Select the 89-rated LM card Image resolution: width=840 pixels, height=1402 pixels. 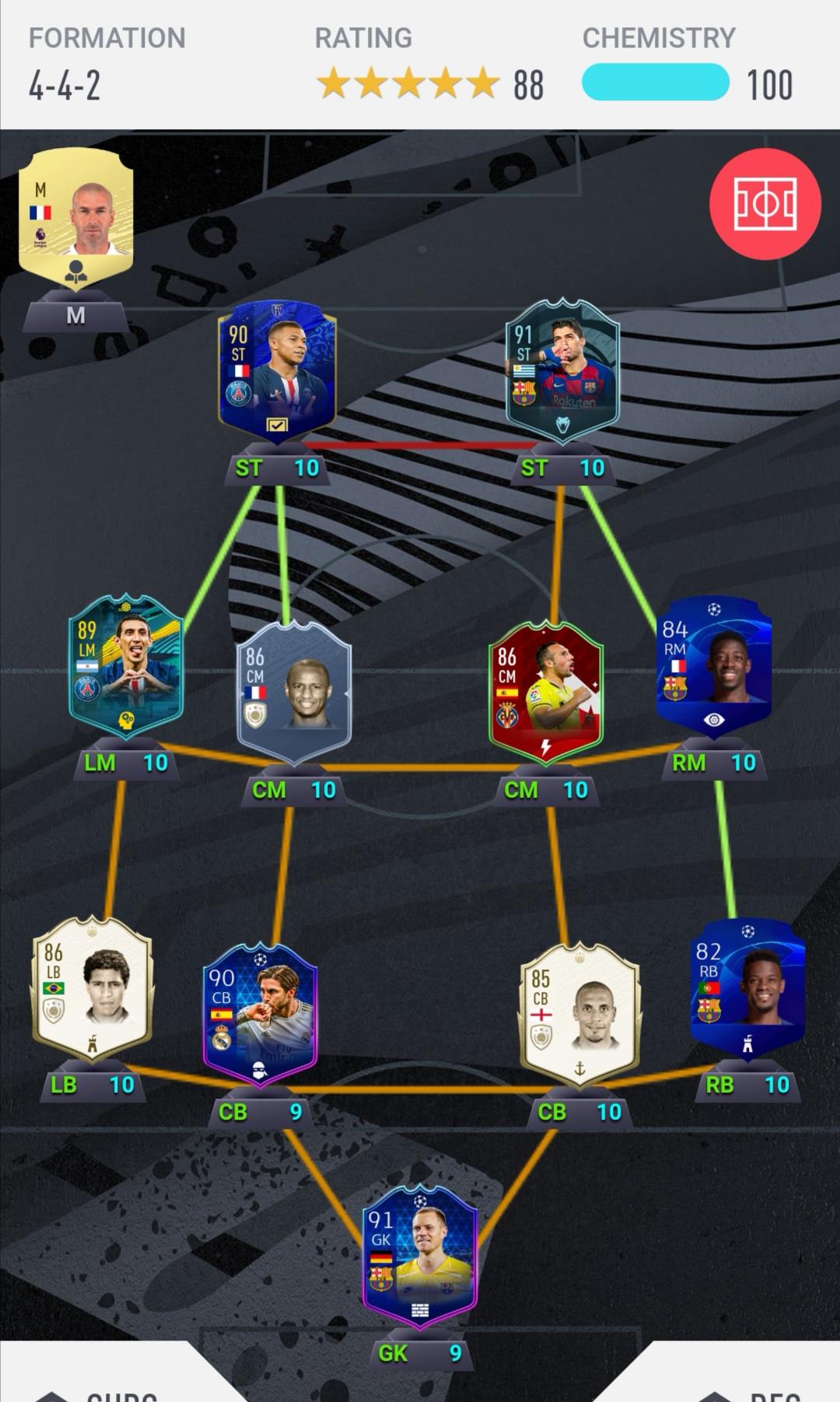pos(126,665)
